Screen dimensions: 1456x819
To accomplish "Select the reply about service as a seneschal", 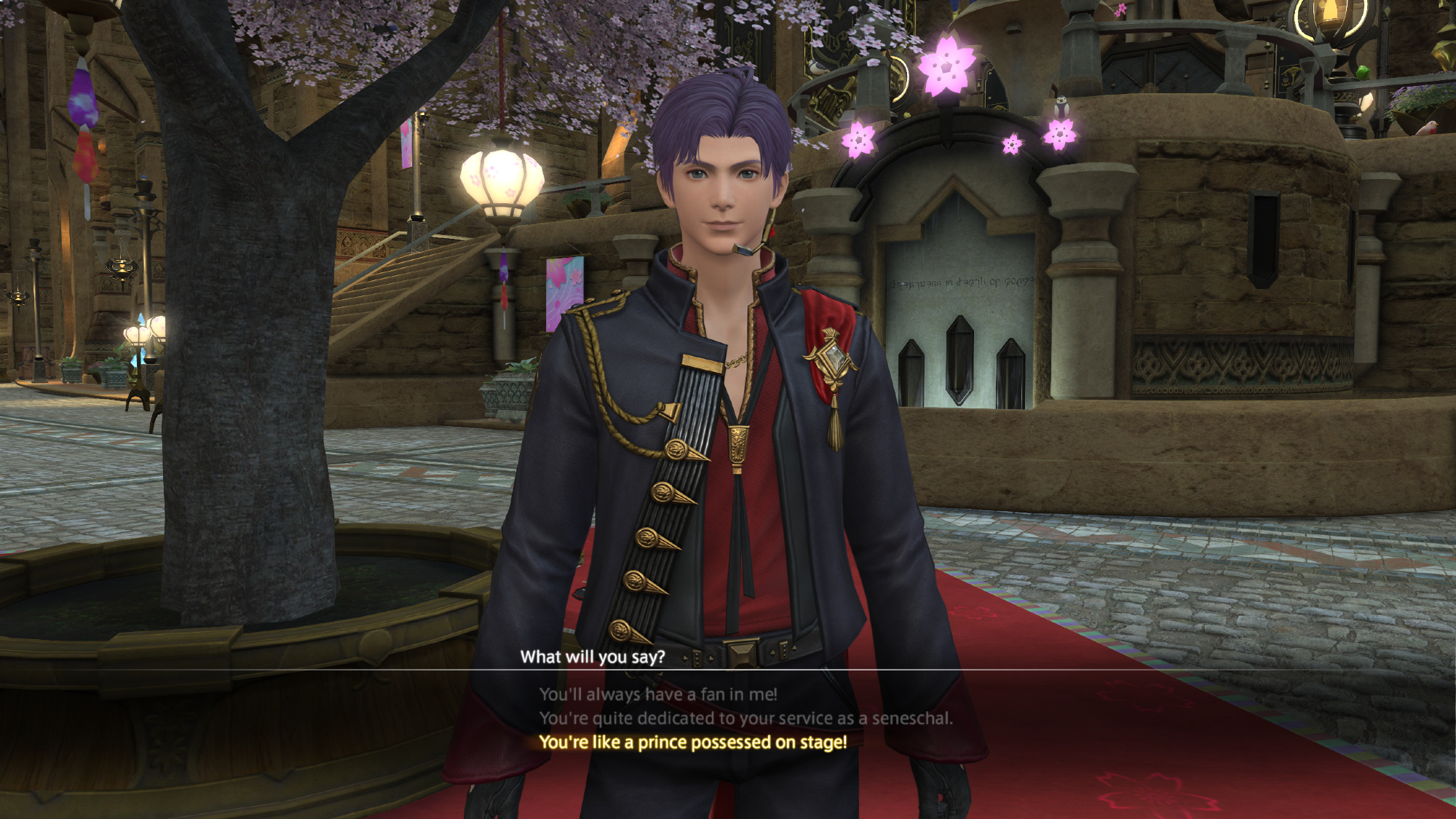I will 745,719.
